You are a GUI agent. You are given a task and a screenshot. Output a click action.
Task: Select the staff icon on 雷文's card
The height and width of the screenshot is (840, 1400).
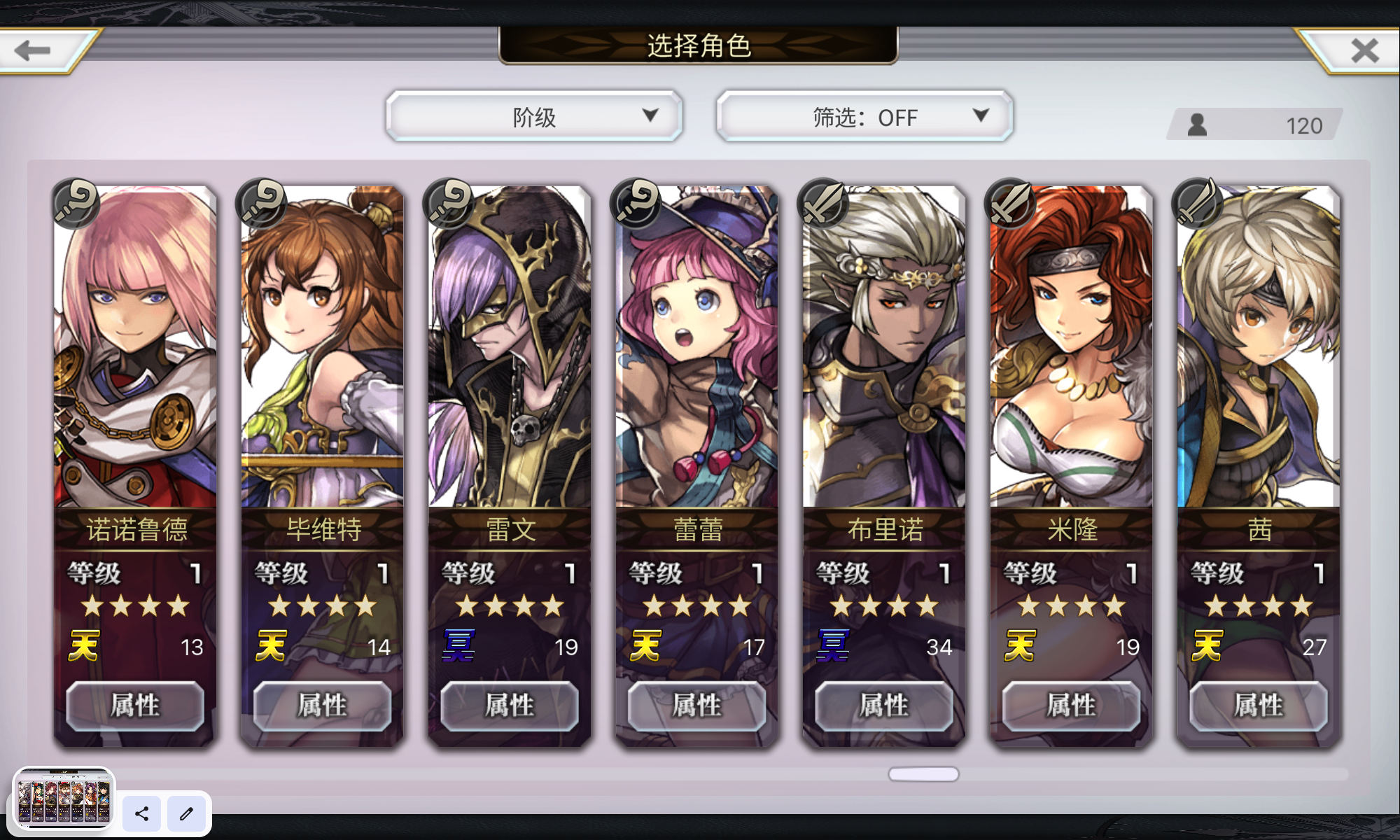[x=449, y=205]
